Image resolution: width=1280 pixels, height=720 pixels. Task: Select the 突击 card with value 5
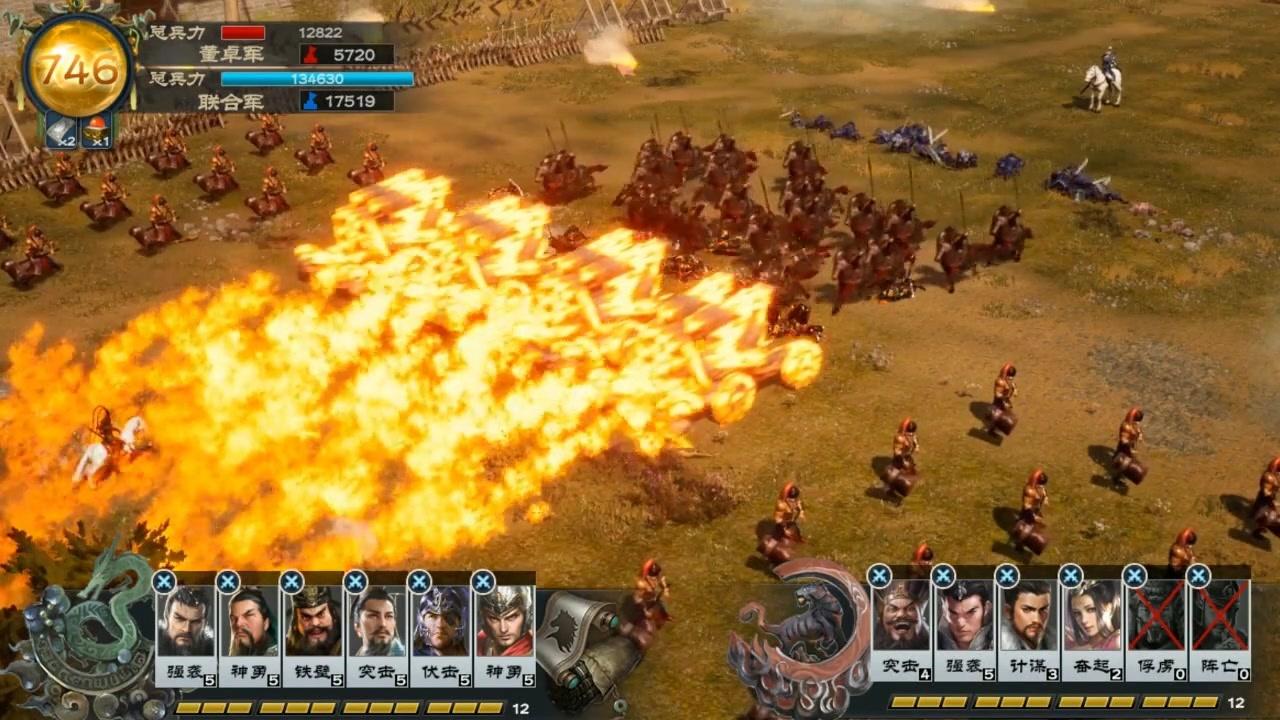pos(377,630)
